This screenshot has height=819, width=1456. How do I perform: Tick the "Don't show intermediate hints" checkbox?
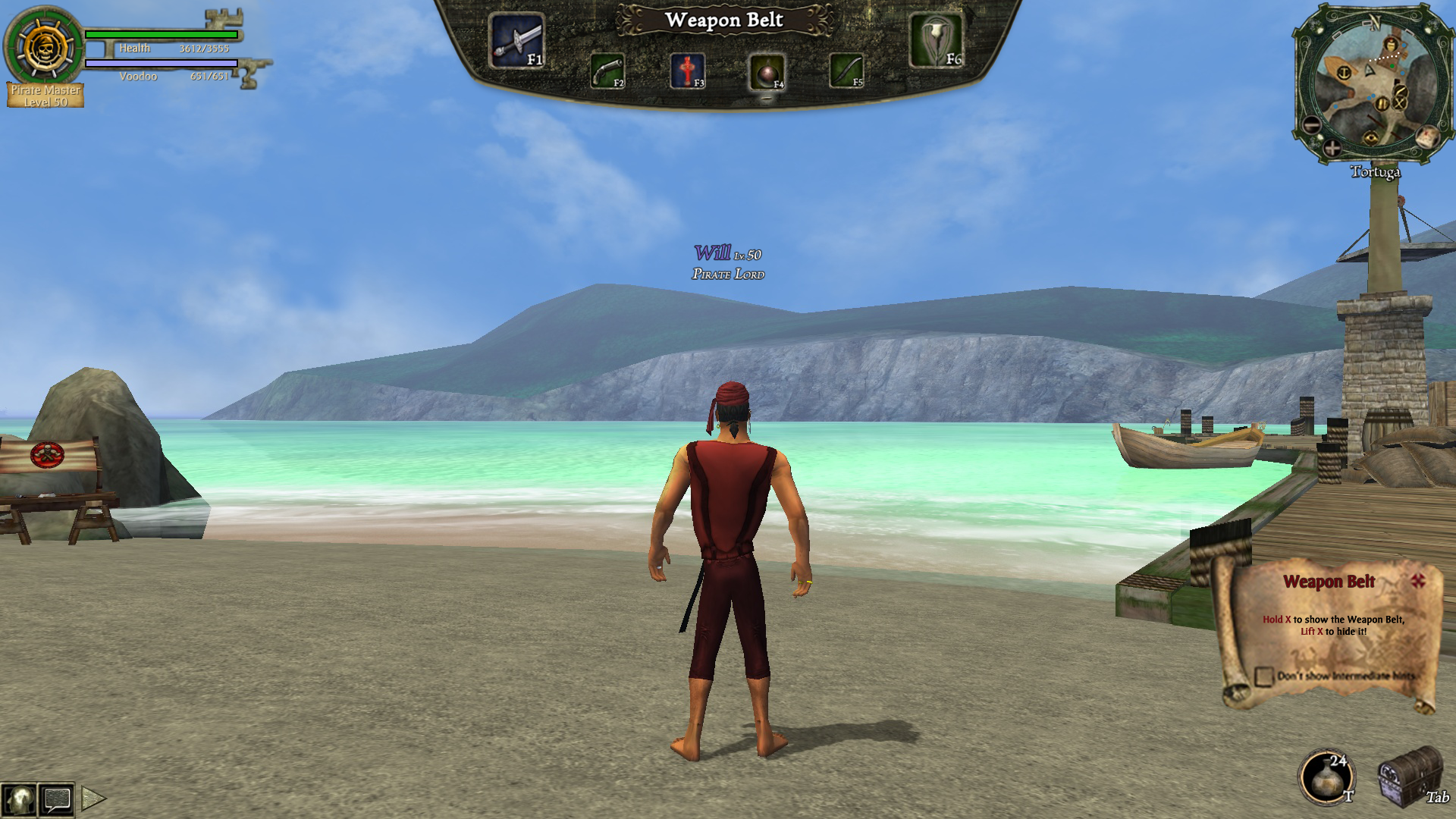point(1263,676)
